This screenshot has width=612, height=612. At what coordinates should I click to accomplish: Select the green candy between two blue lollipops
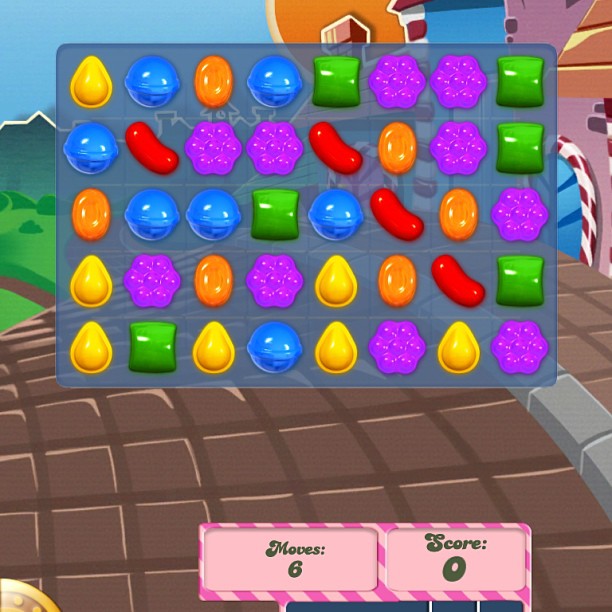(x=274, y=215)
